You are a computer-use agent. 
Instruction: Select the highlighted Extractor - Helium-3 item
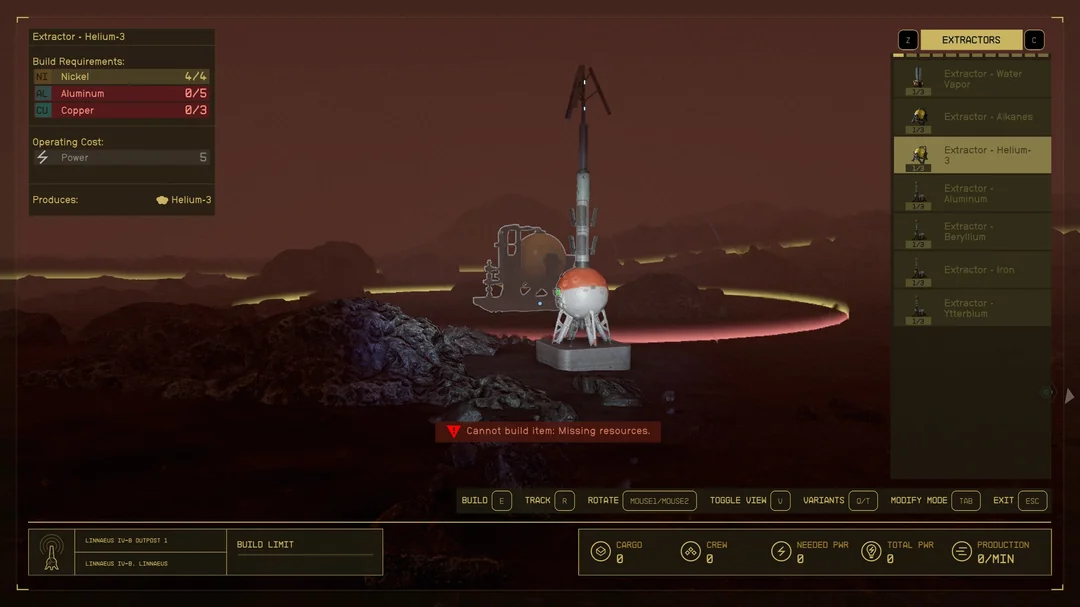point(971,155)
